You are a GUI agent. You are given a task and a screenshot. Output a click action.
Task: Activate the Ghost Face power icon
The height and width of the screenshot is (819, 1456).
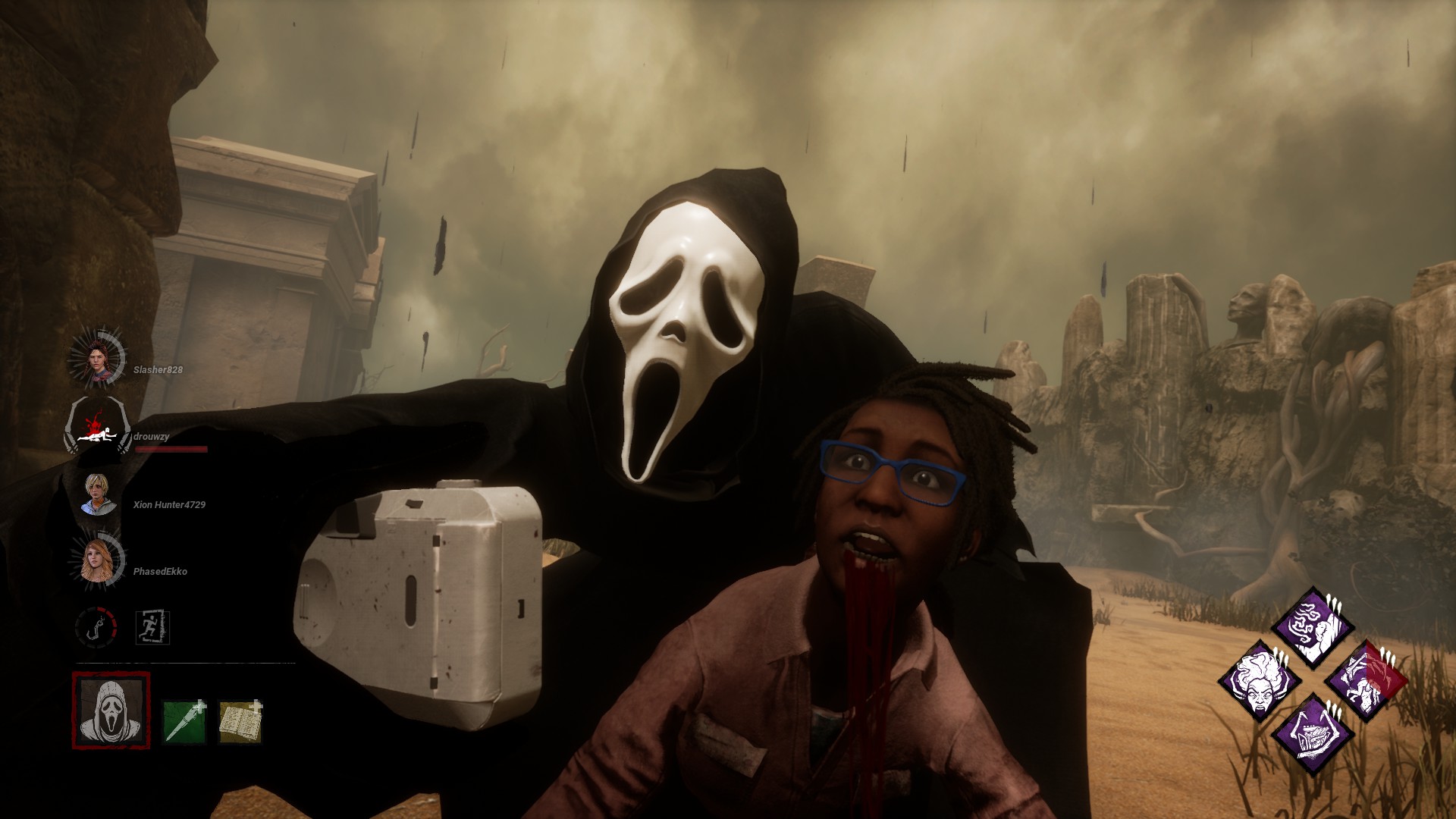click(x=111, y=711)
